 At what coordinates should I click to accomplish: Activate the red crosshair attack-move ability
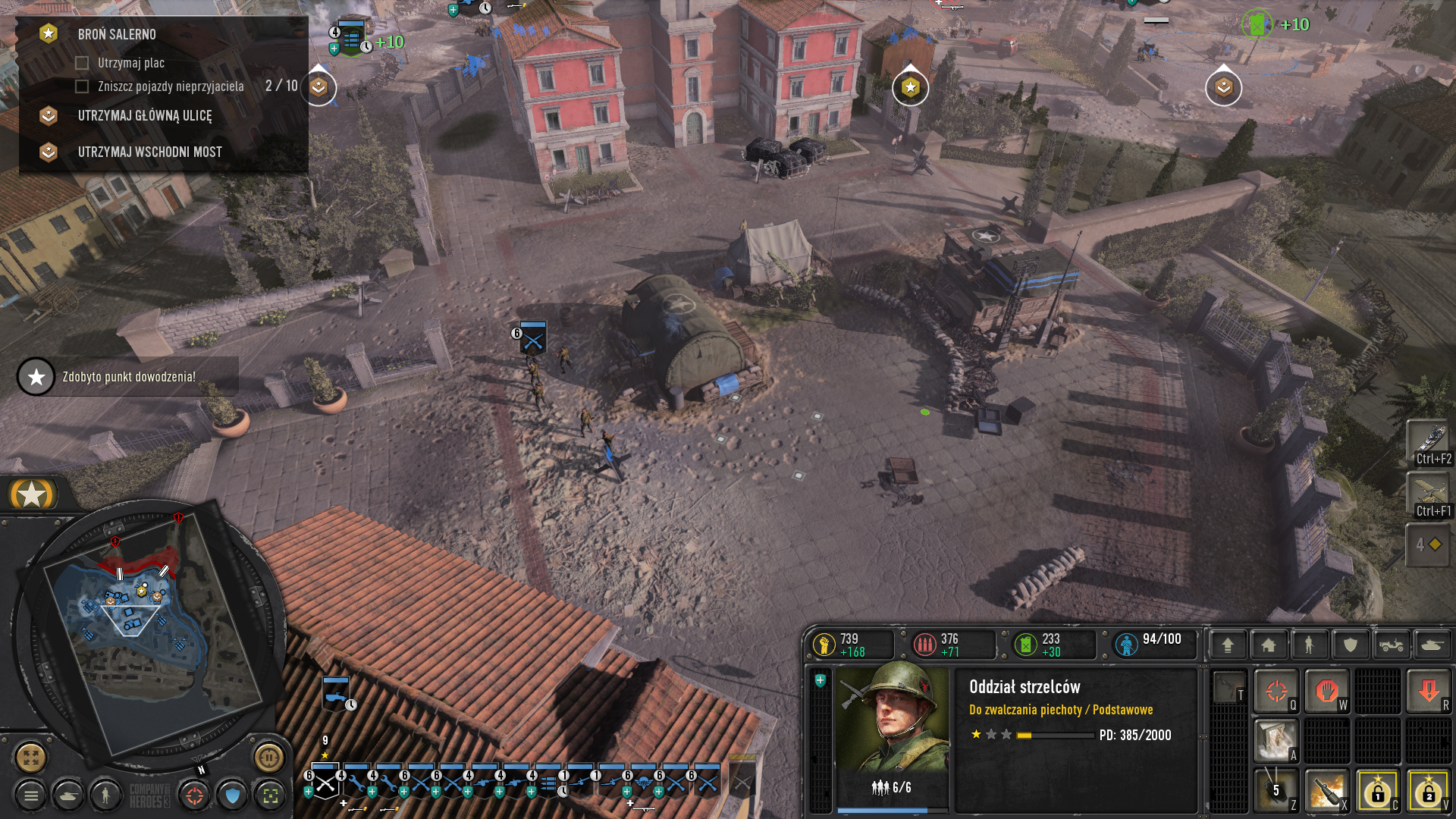[1276, 691]
